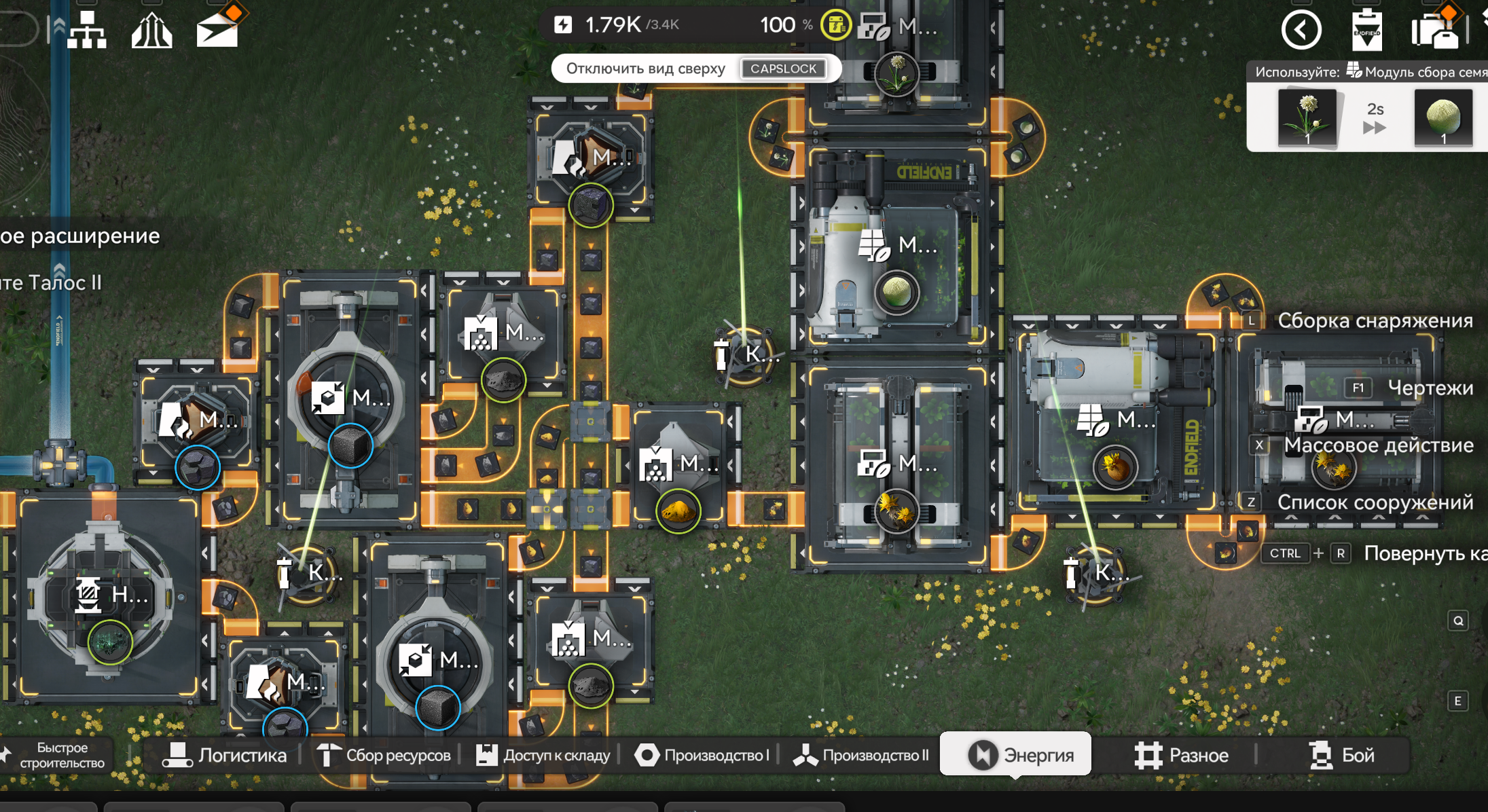Select the Энергия category tab

(x=1016, y=755)
